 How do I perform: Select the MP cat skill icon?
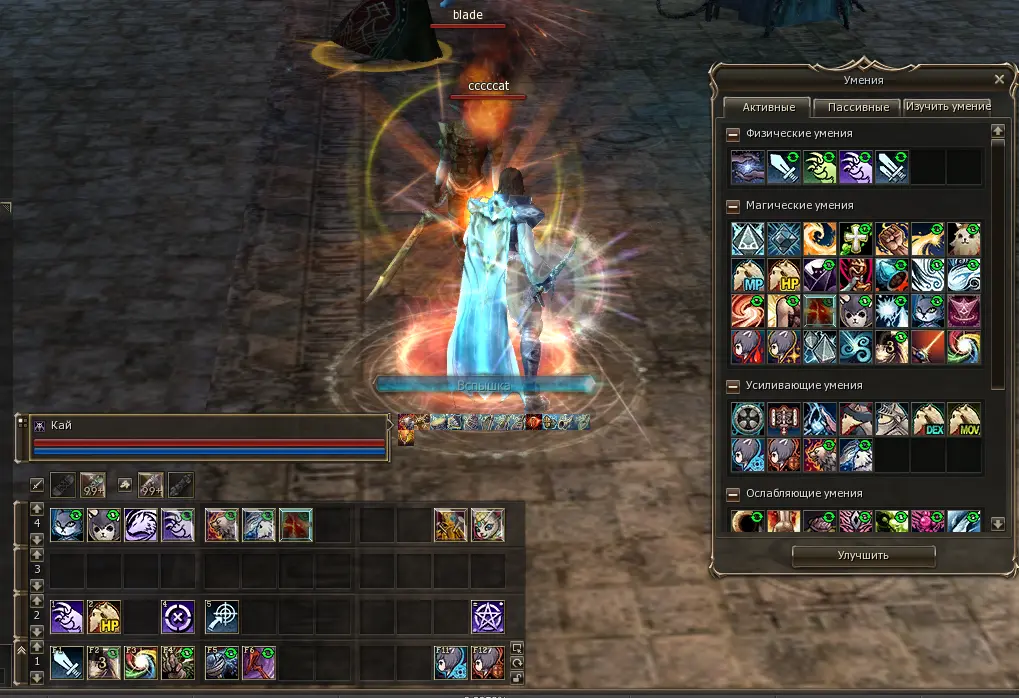point(747,275)
